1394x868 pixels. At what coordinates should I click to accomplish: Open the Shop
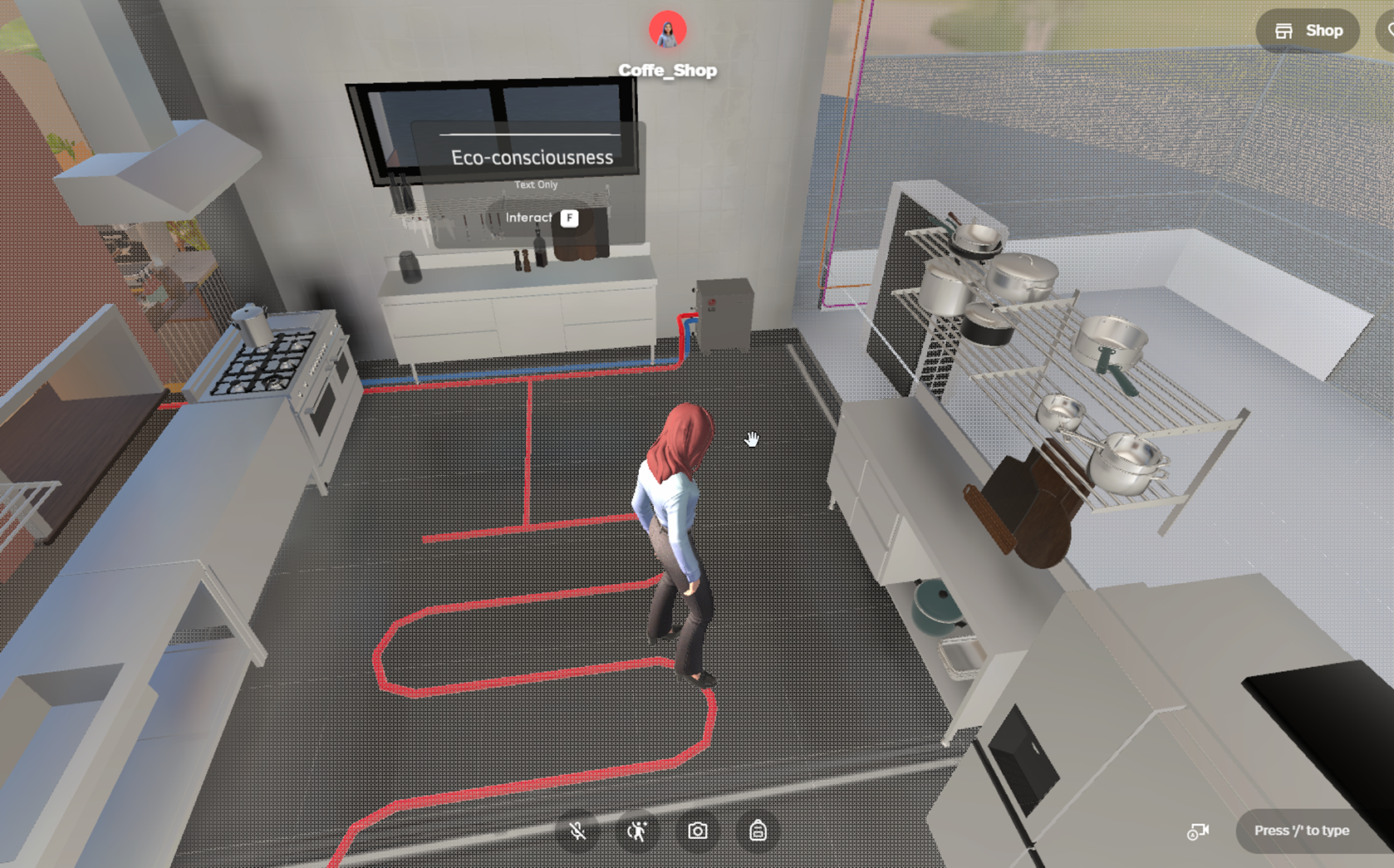click(1308, 32)
